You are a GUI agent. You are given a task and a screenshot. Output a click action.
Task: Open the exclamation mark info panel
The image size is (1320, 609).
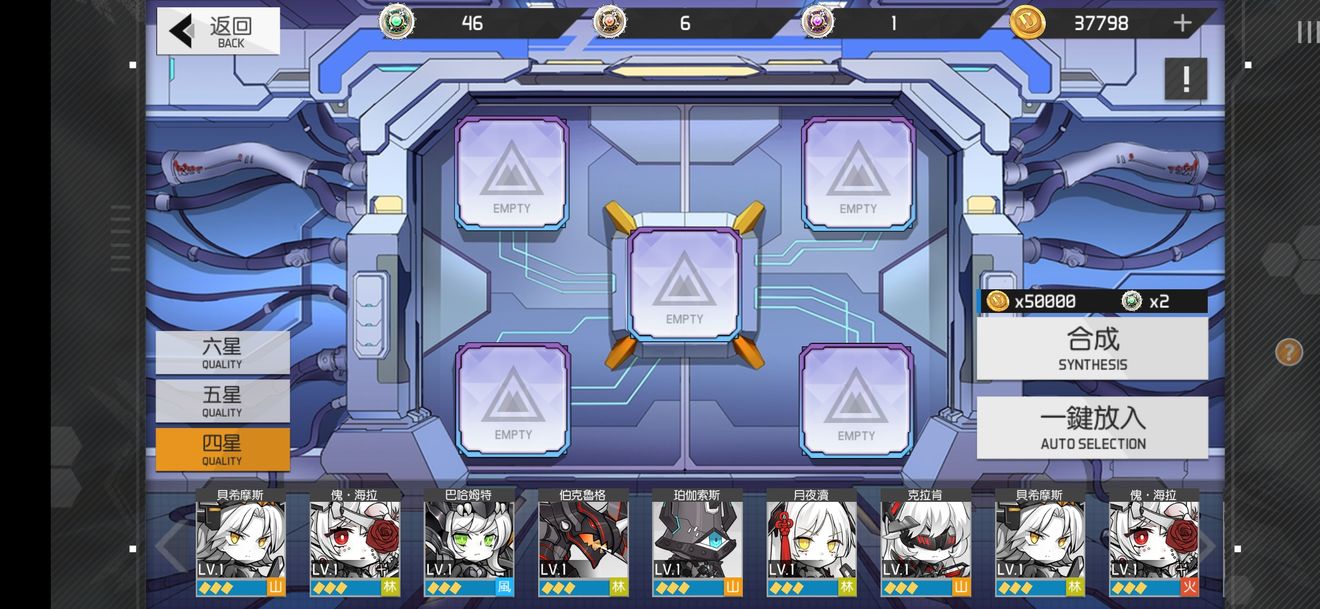1186,79
